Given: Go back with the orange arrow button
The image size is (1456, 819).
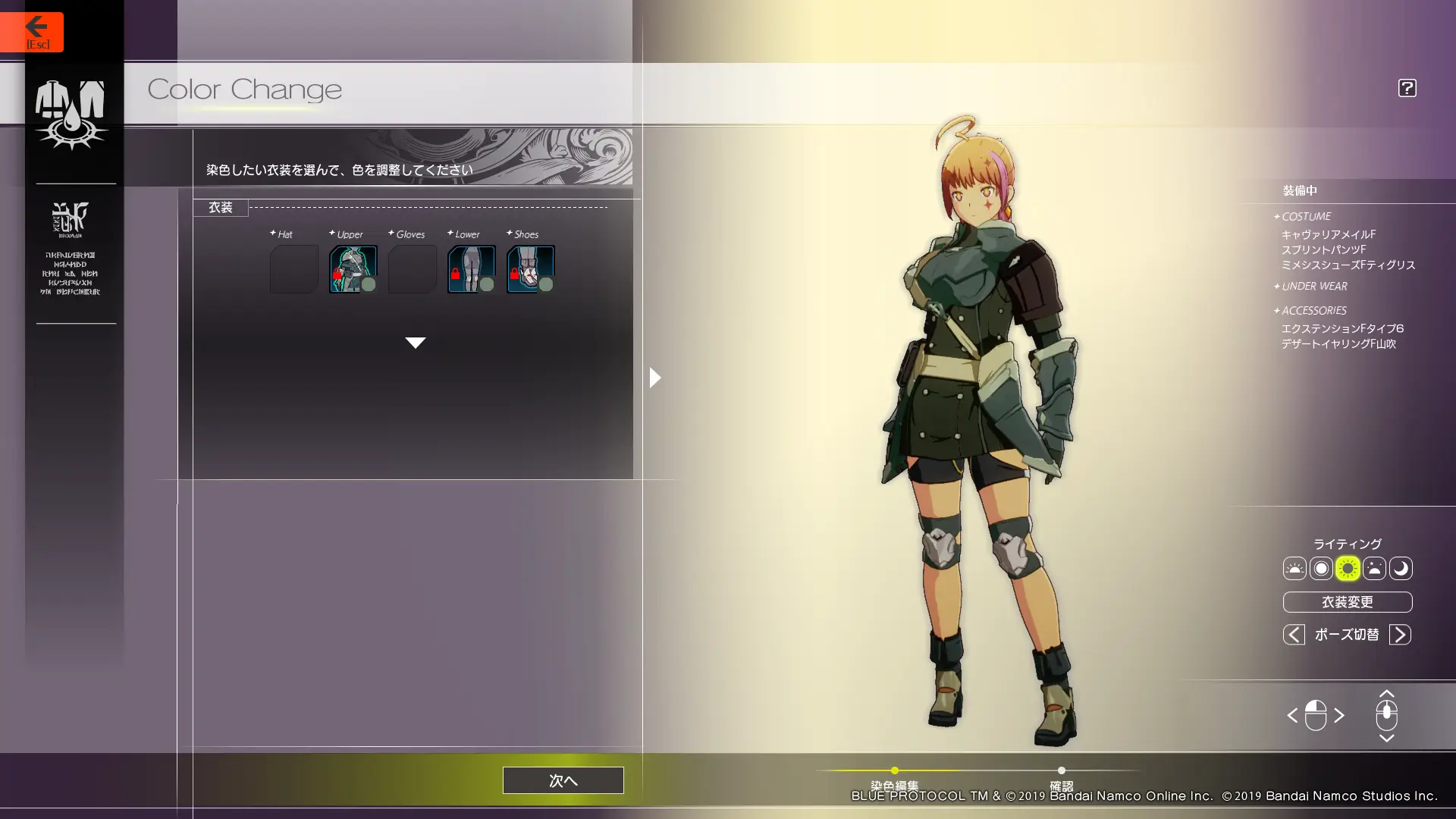Looking at the screenshot, I should 32,32.
